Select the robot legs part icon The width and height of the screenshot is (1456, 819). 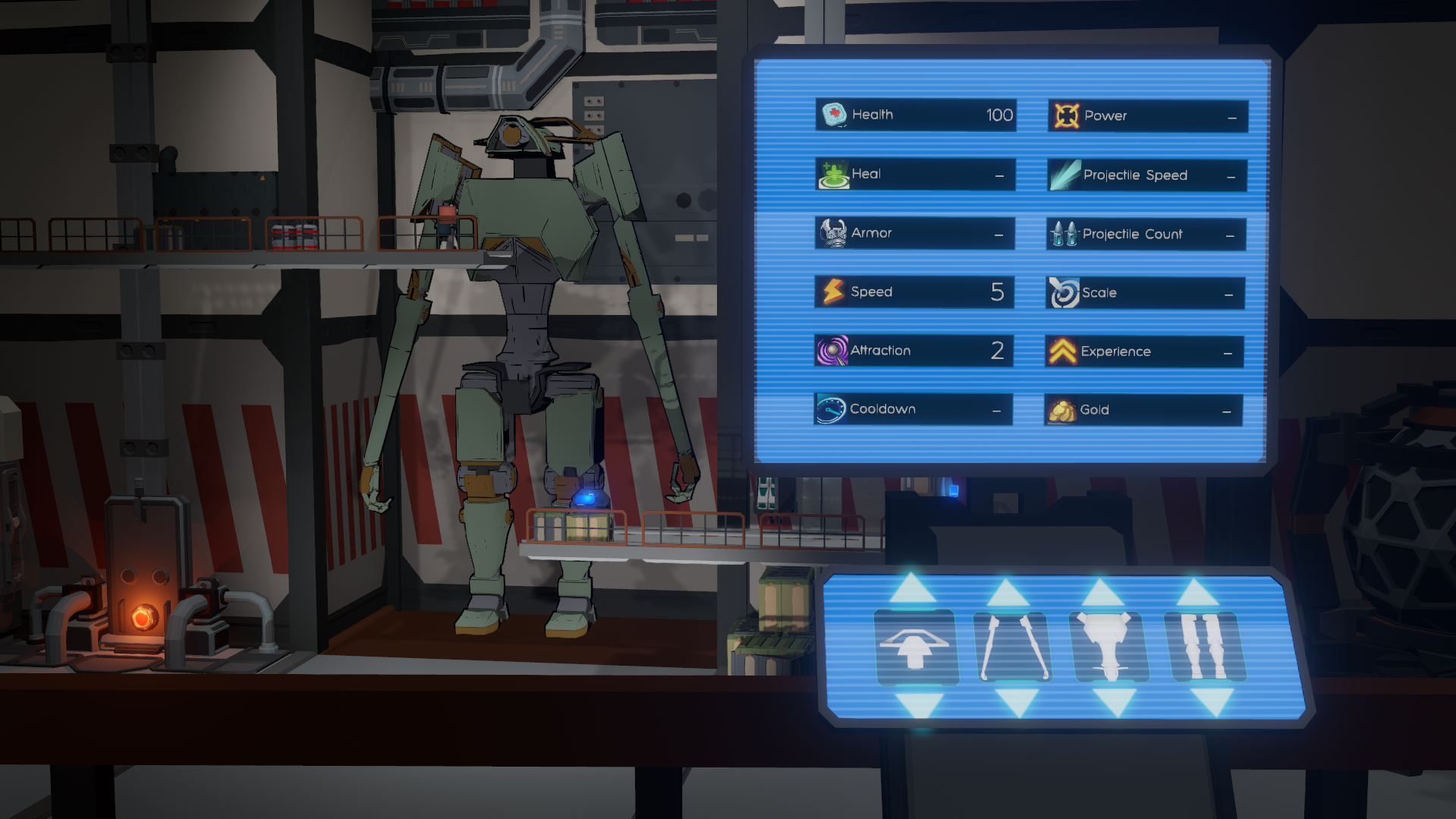(x=1205, y=647)
